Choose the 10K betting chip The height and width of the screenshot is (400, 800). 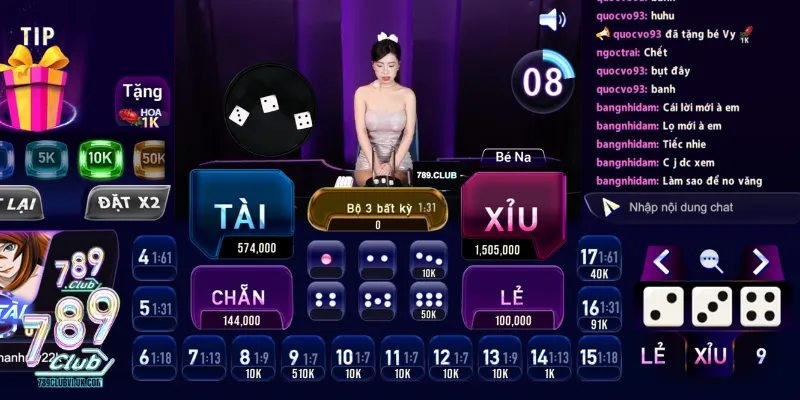[101, 157]
